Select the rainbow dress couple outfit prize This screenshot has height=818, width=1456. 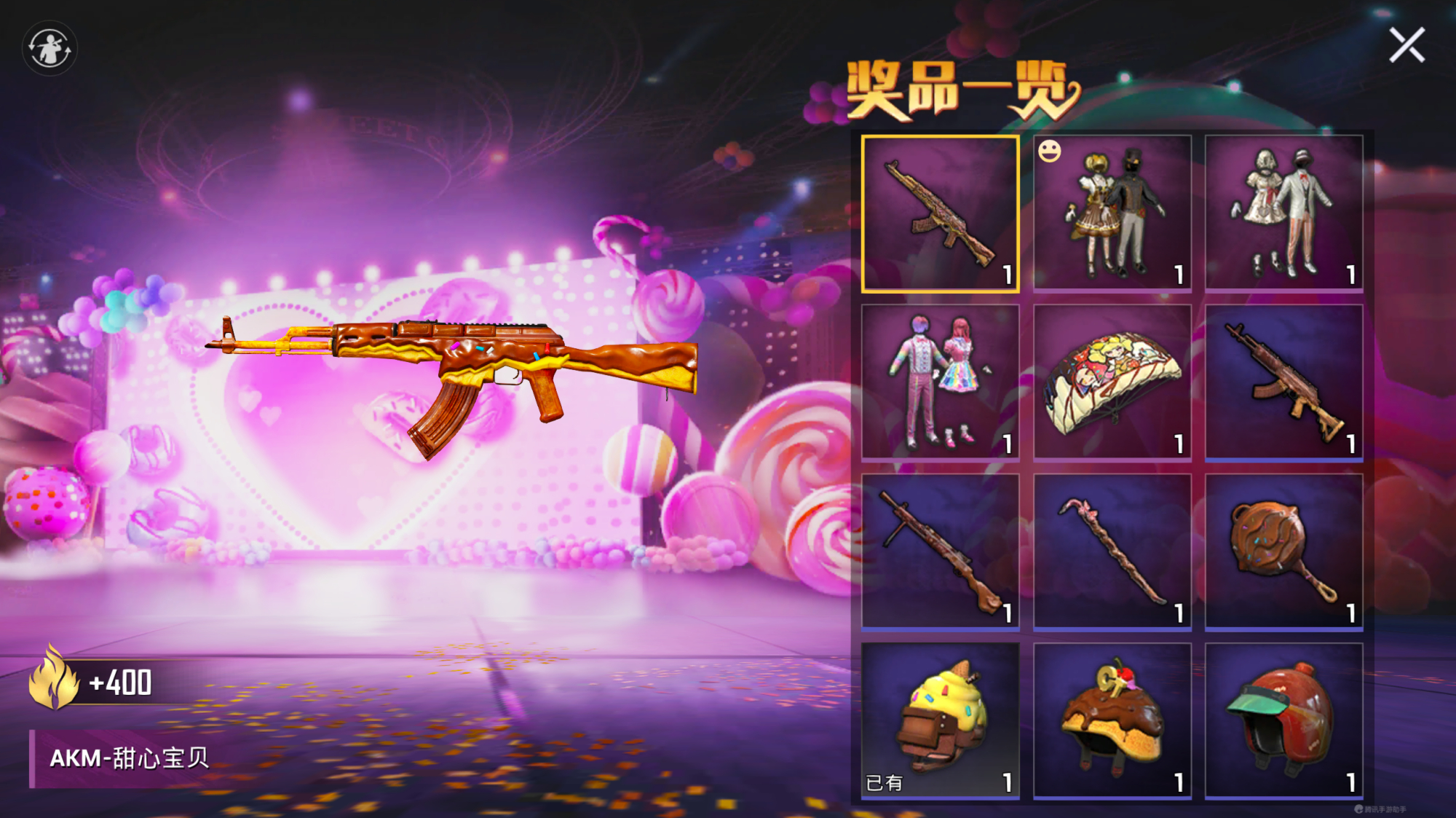[941, 381]
